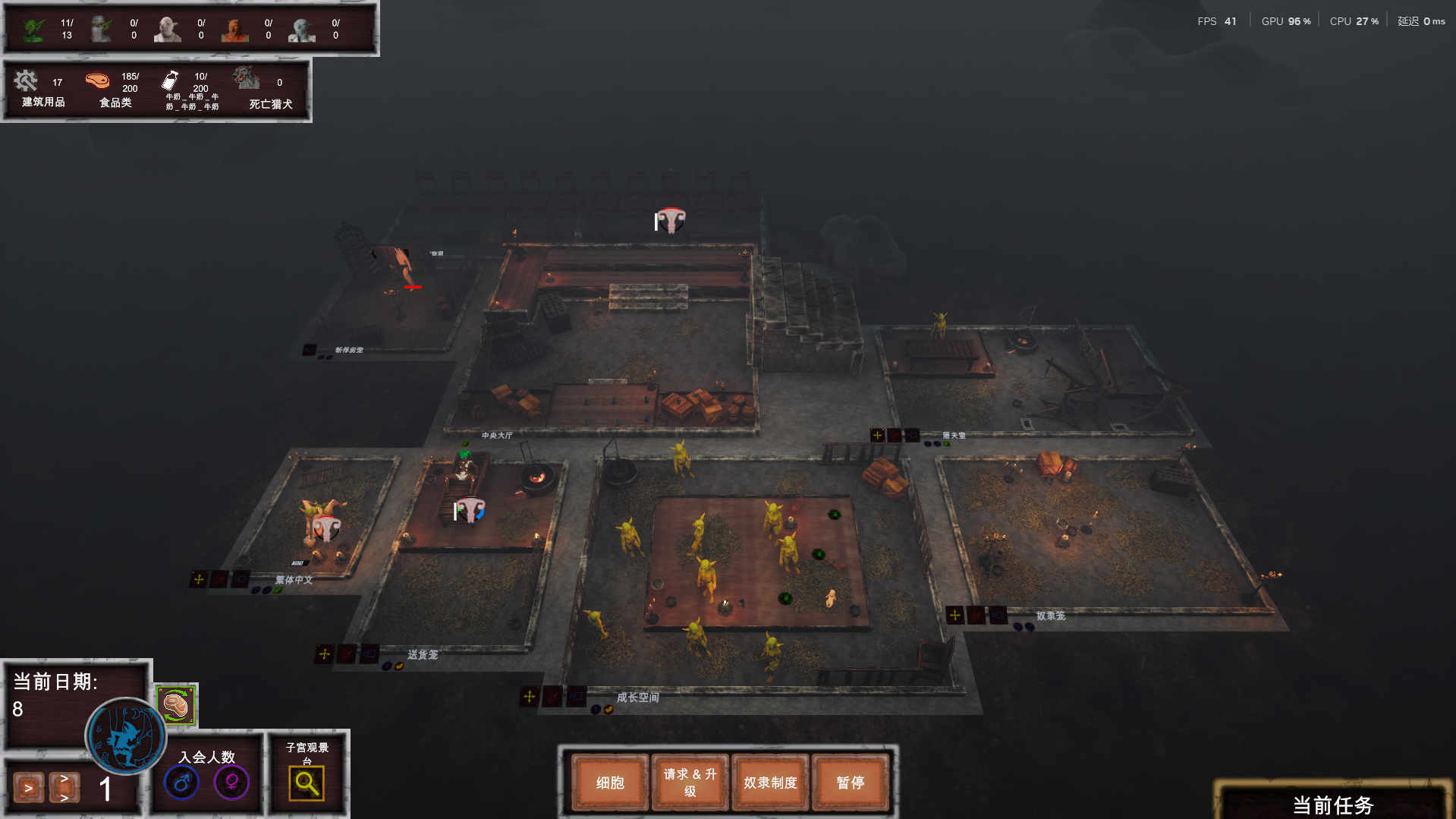
Task: Click the blue resize icon for 成长空间
Action: coord(577,696)
